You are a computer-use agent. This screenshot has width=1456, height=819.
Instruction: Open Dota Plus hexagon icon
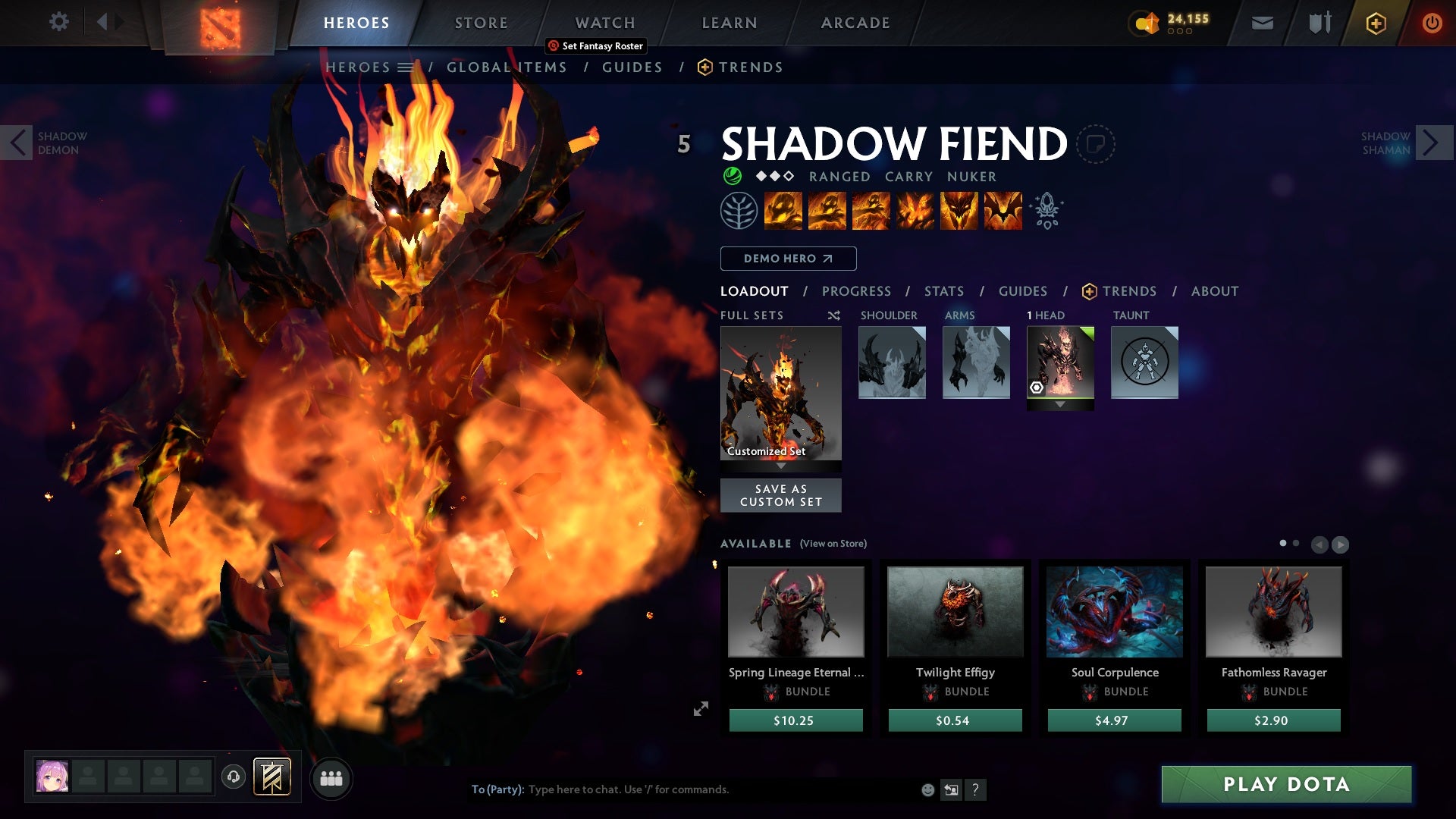(x=1375, y=23)
